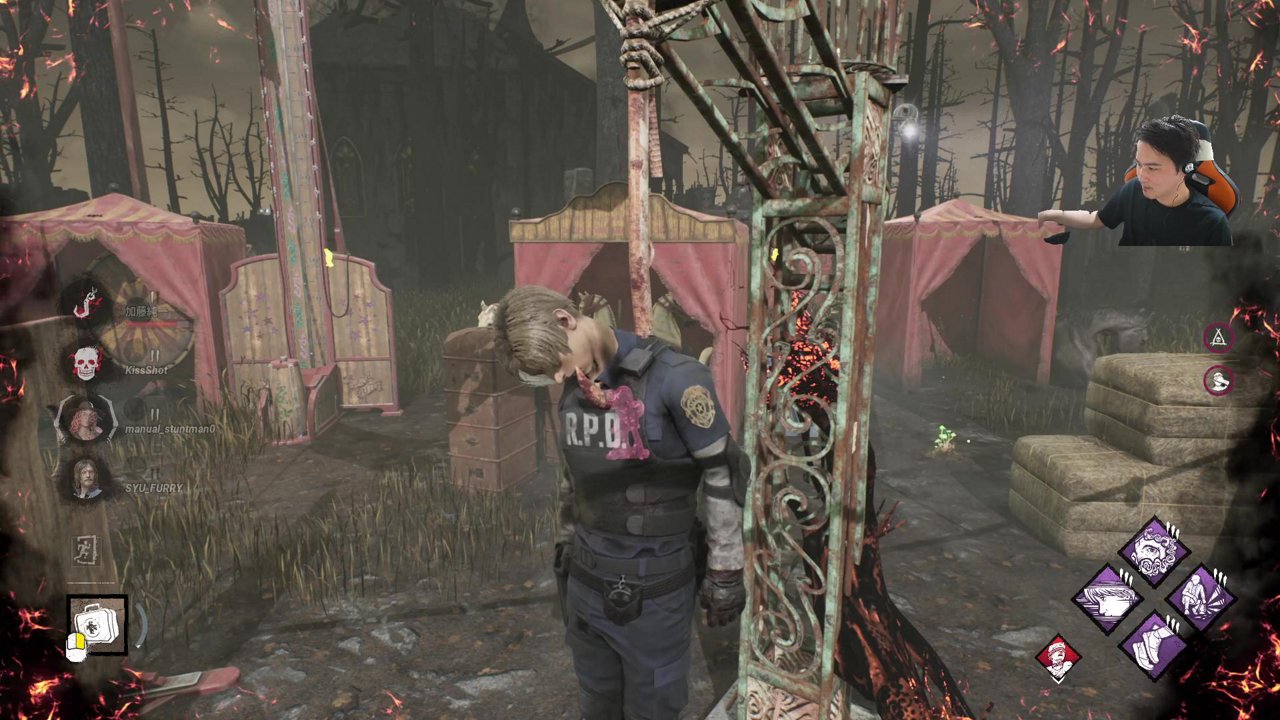Screen dimensions: 1280x720
Task: Click the triangle tent status icon
Action: 1218,338
